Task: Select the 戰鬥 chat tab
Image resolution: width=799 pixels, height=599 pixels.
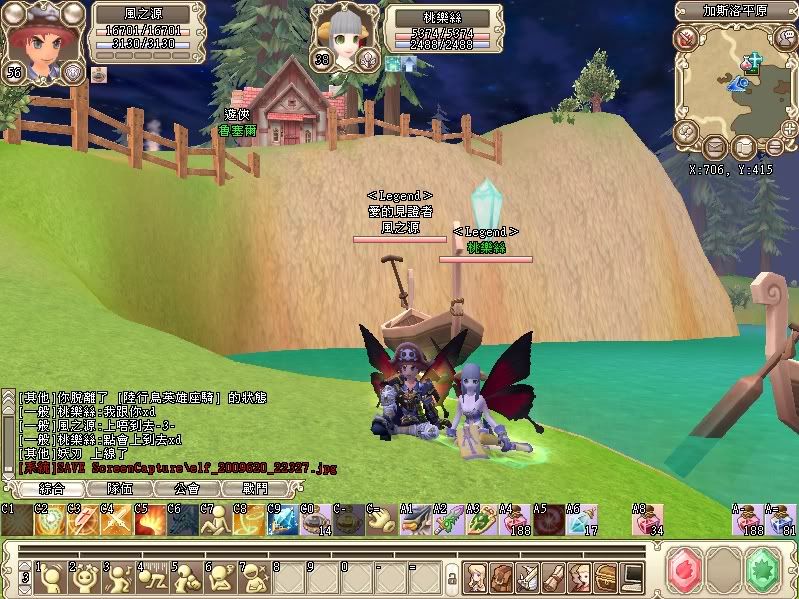Action: [x=257, y=489]
